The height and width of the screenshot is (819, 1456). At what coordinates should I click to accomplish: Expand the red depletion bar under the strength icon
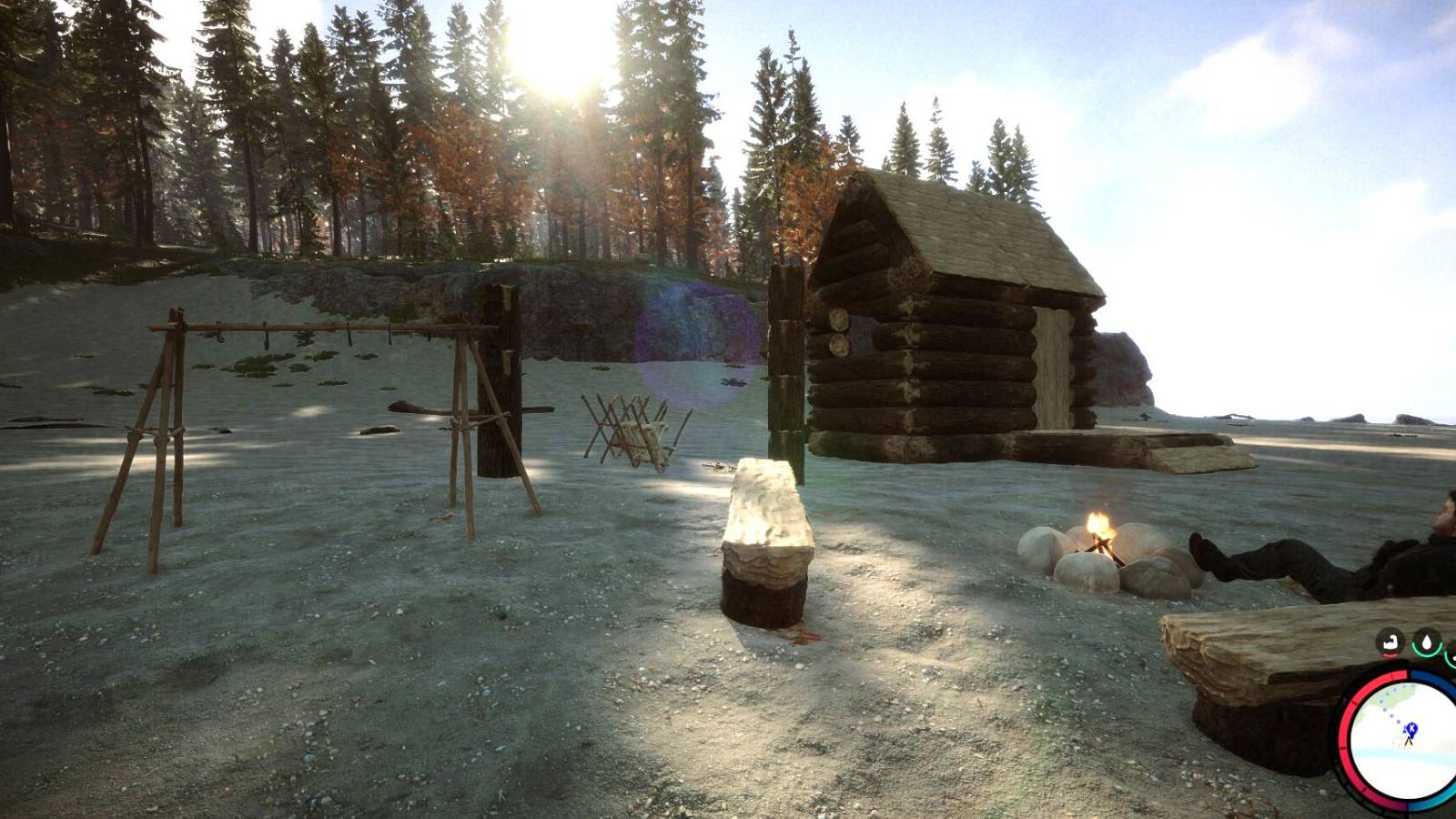[1388, 655]
